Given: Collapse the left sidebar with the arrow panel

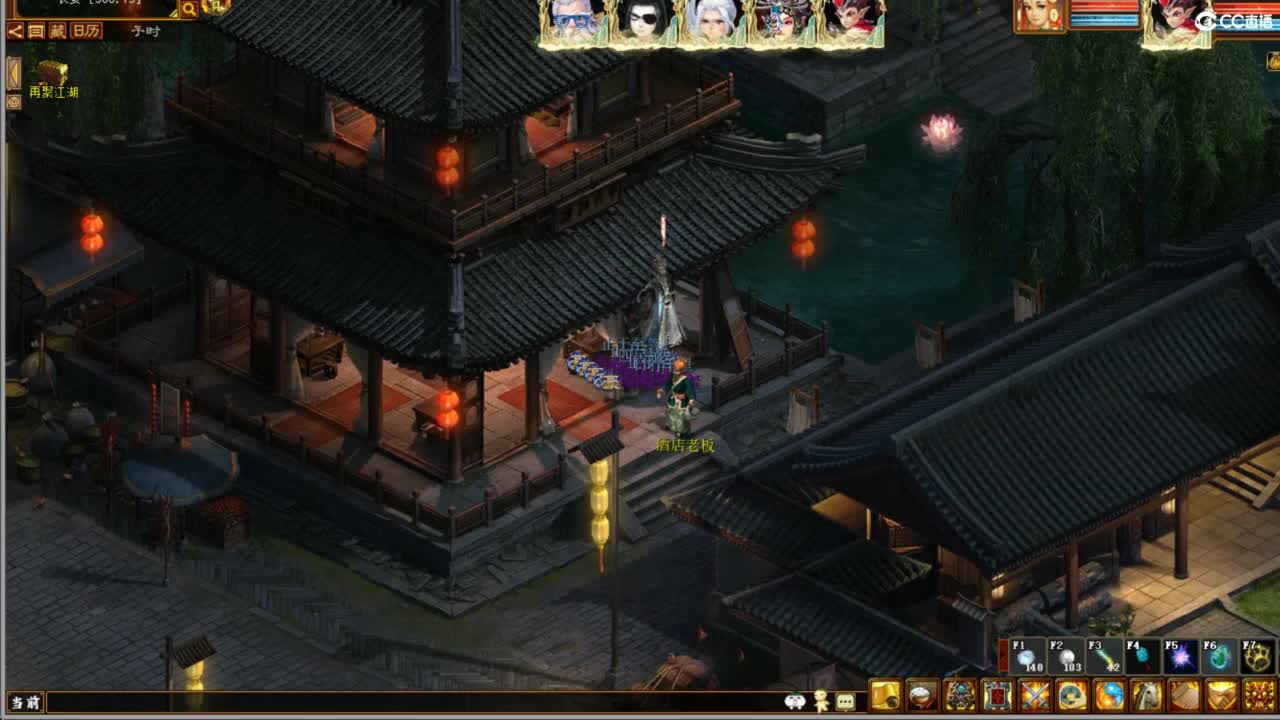Looking at the screenshot, I should pos(12,74).
